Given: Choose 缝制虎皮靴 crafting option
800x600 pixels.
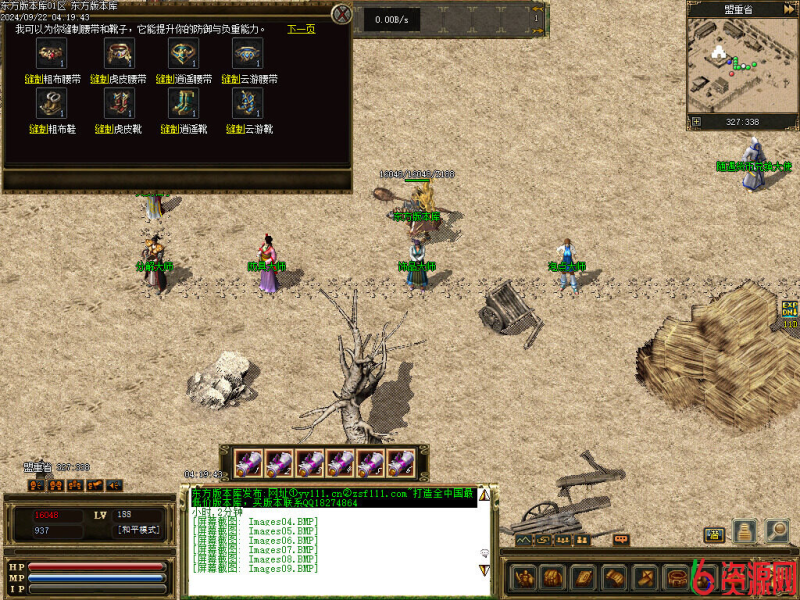Looking at the screenshot, I should (x=118, y=129).
